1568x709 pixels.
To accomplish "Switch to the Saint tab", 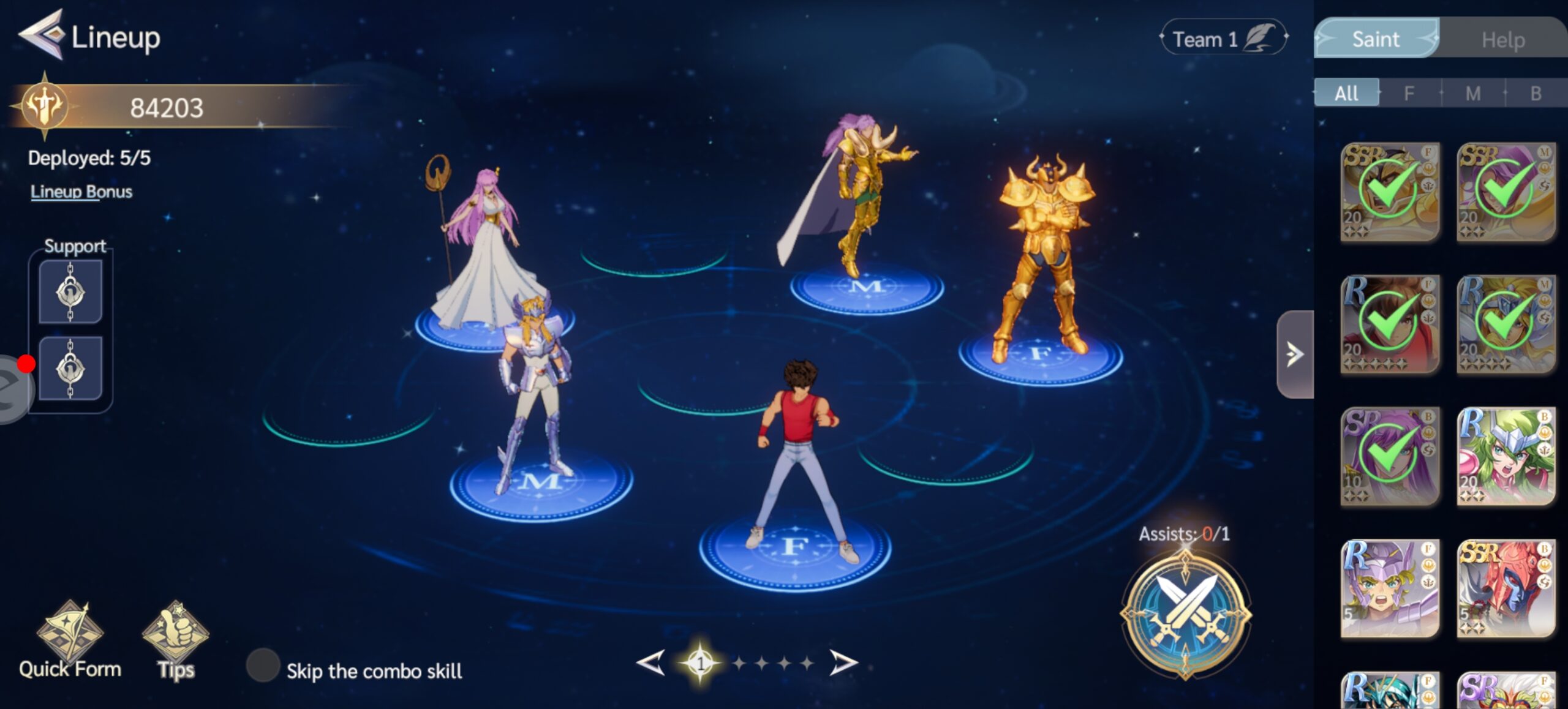I will [1376, 39].
